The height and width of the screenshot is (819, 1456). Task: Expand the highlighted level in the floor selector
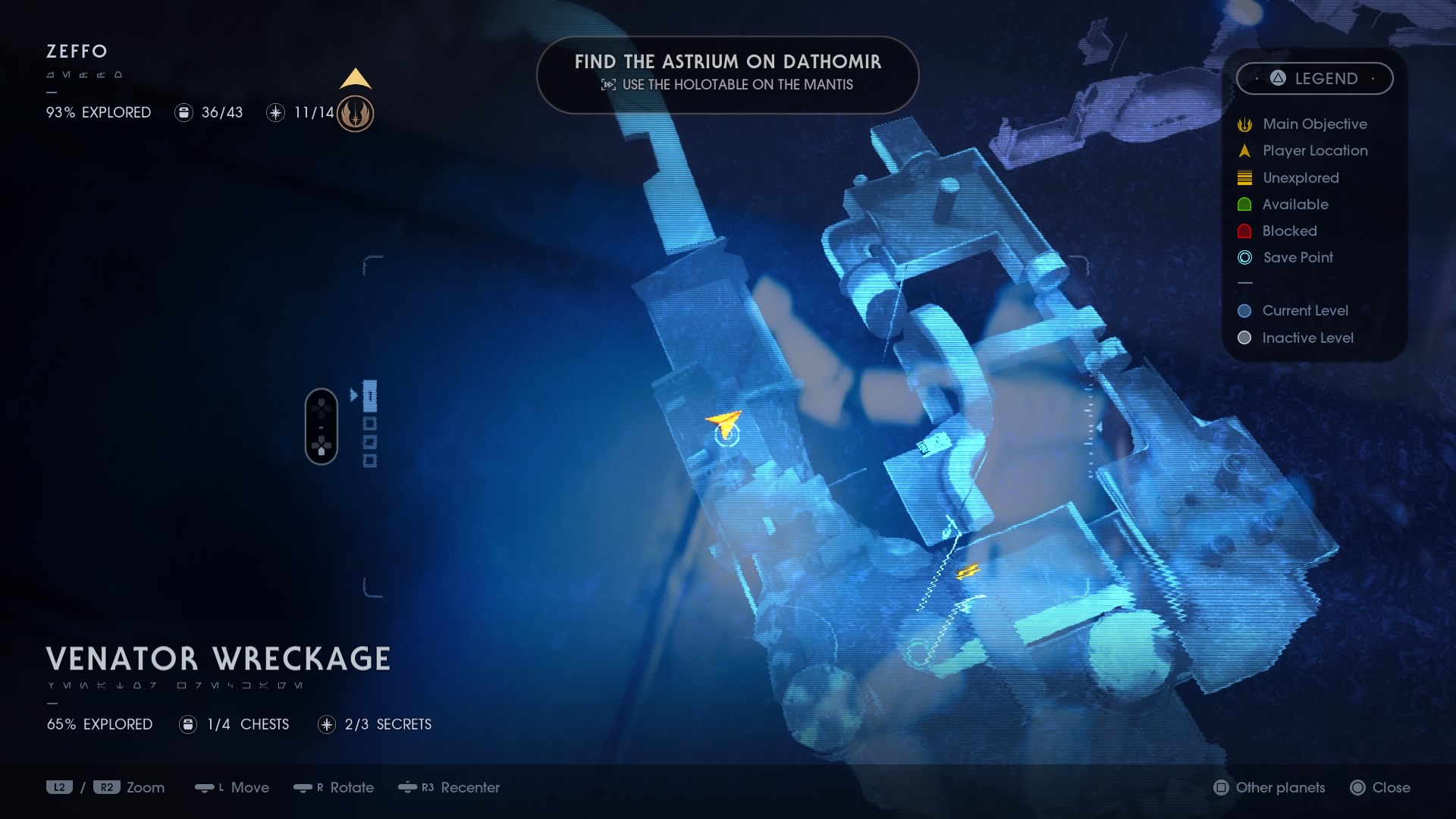click(369, 394)
